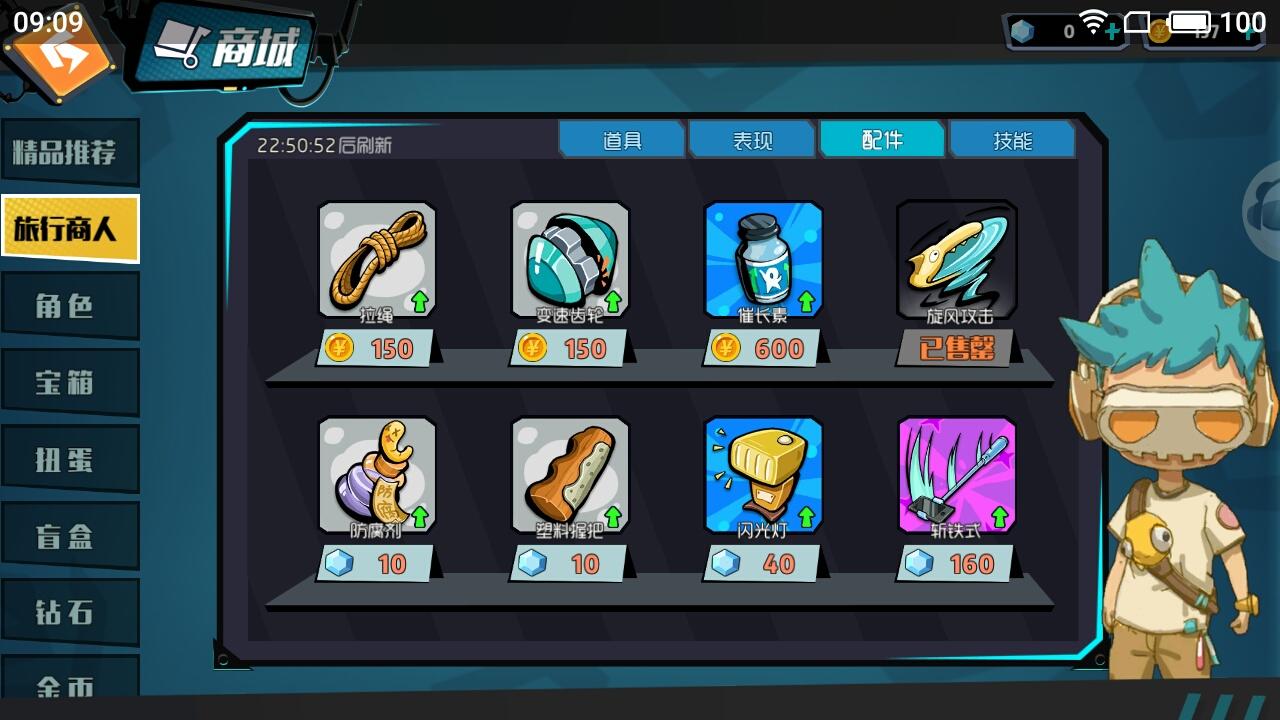Viewport: 1280px width, 720px height.
Task: Open the 表现 tab
Action: 752,139
